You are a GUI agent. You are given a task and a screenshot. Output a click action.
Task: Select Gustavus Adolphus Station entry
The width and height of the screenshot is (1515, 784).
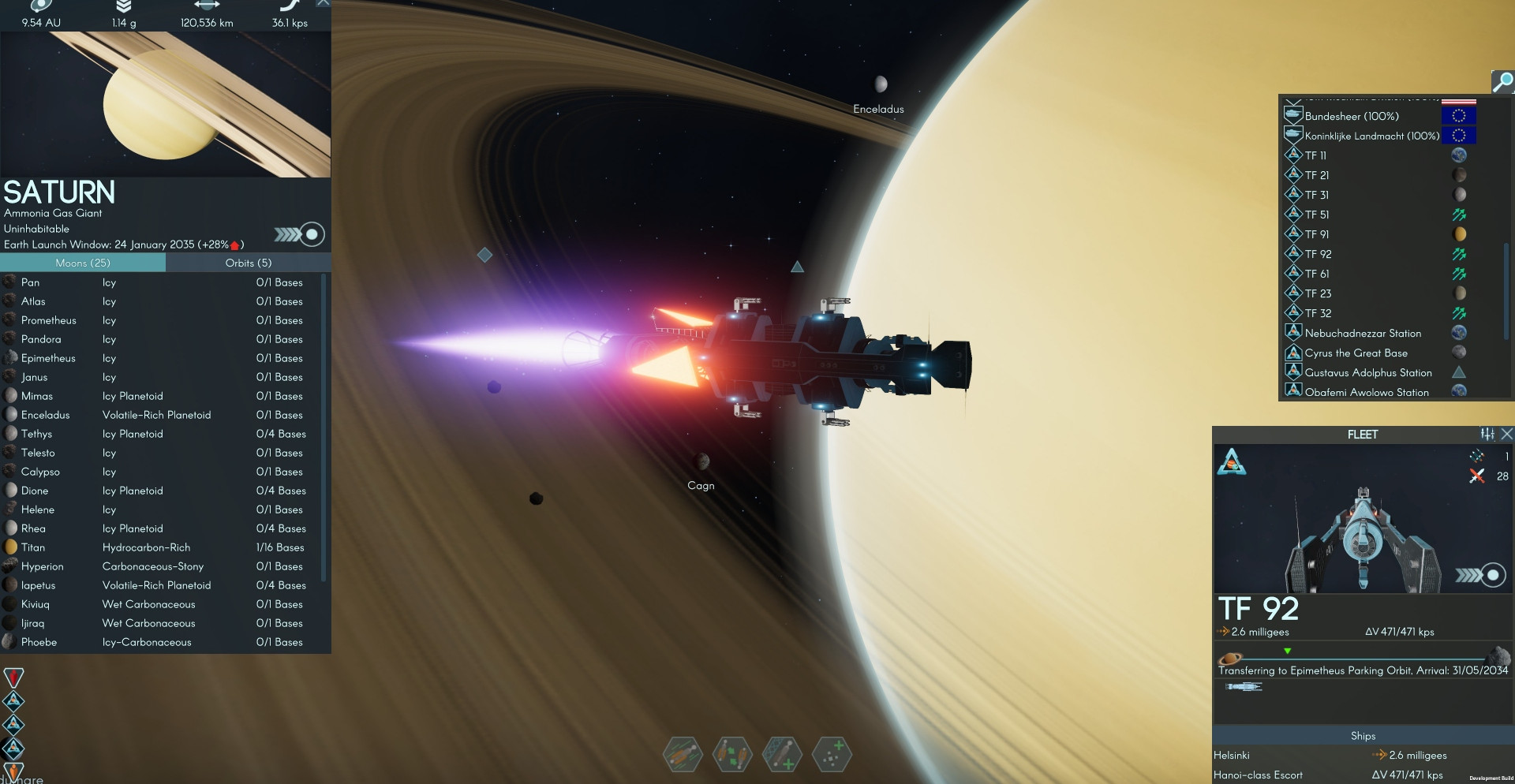tap(1367, 372)
